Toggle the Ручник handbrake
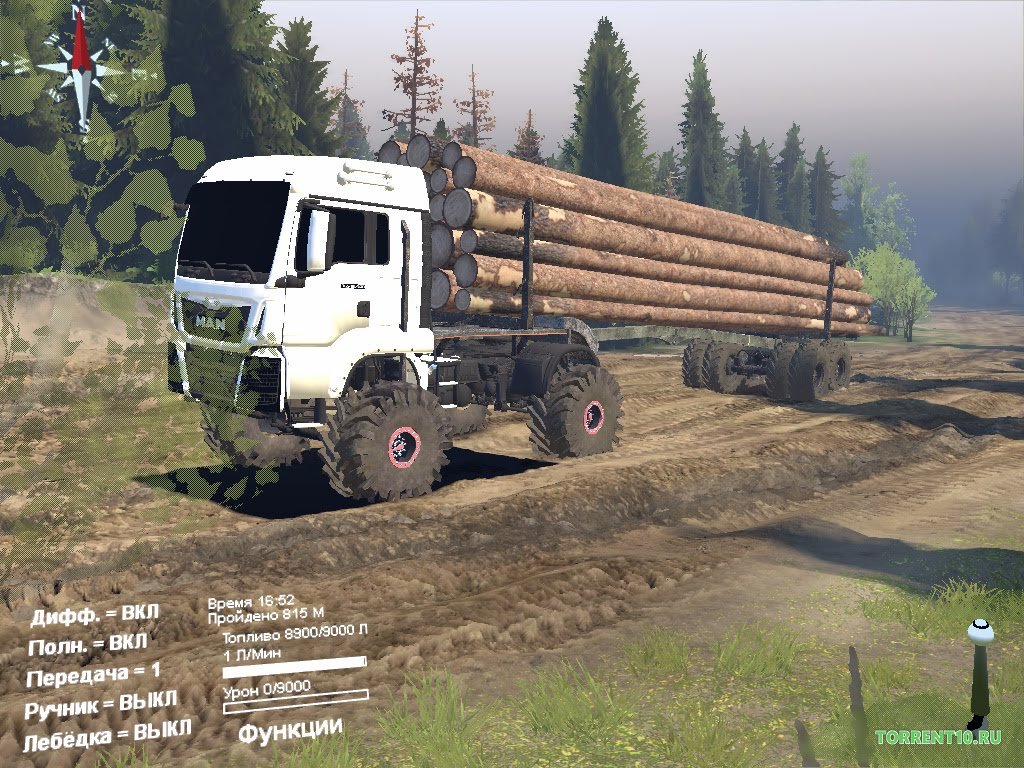The height and width of the screenshot is (768, 1024). pyautogui.click(x=103, y=703)
